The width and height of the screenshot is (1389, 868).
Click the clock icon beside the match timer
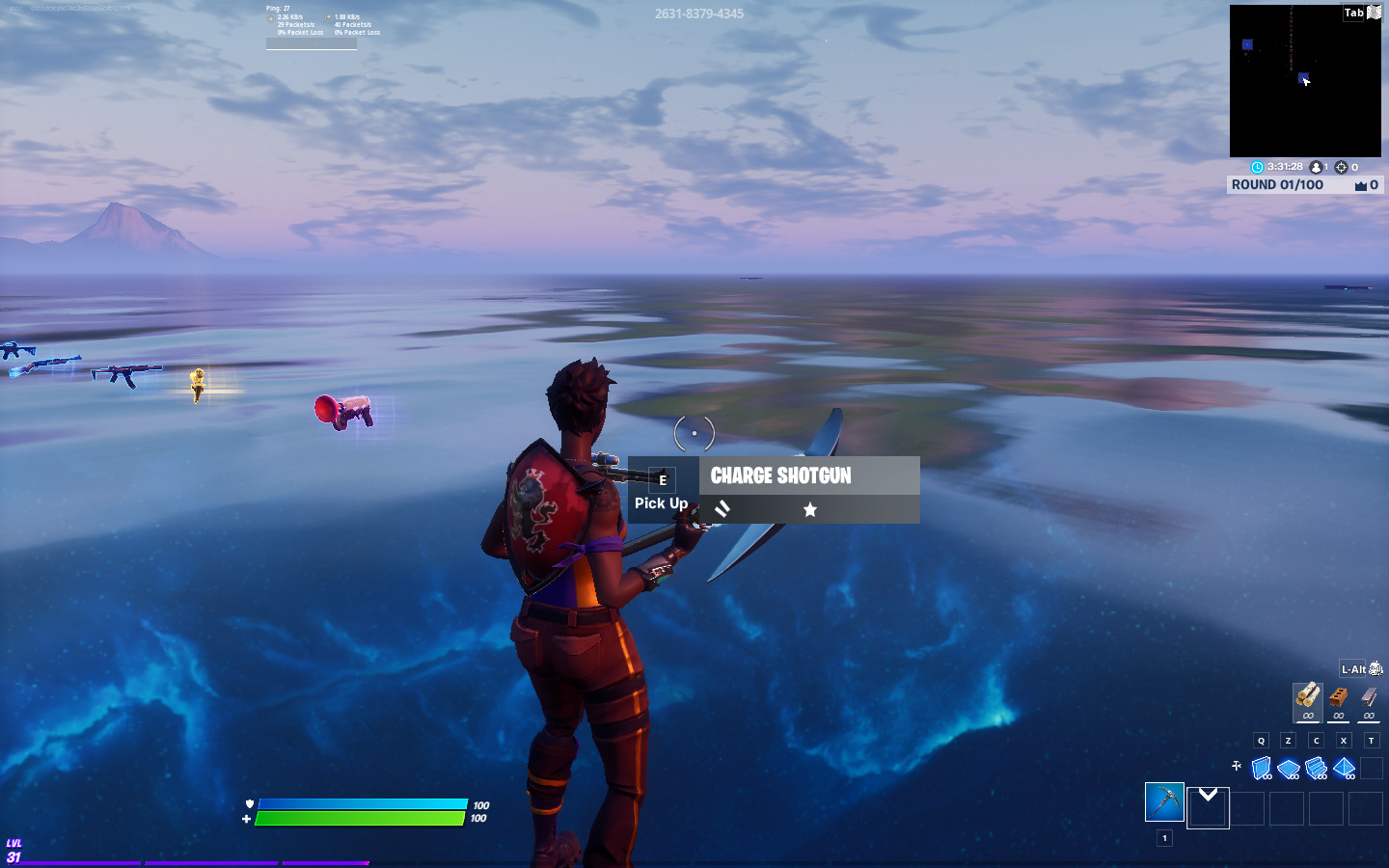point(1258,166)
